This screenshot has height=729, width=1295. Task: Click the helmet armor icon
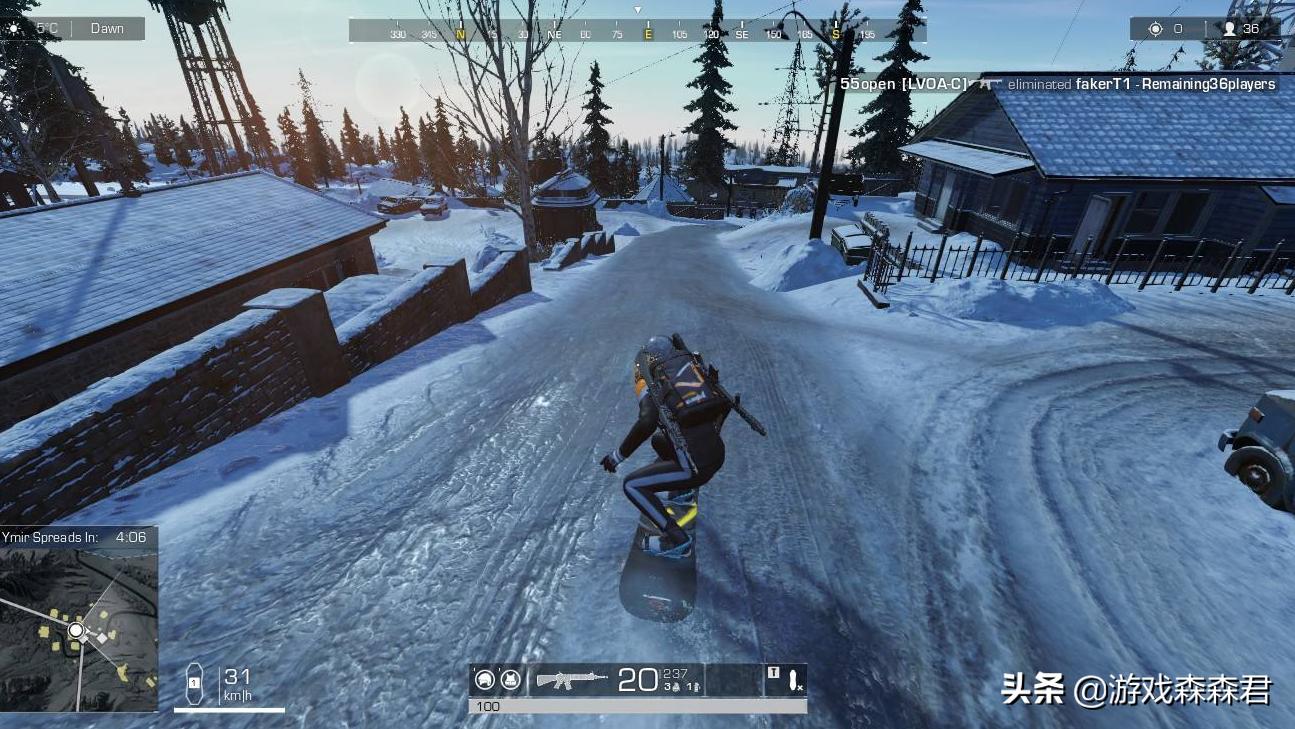485,680
